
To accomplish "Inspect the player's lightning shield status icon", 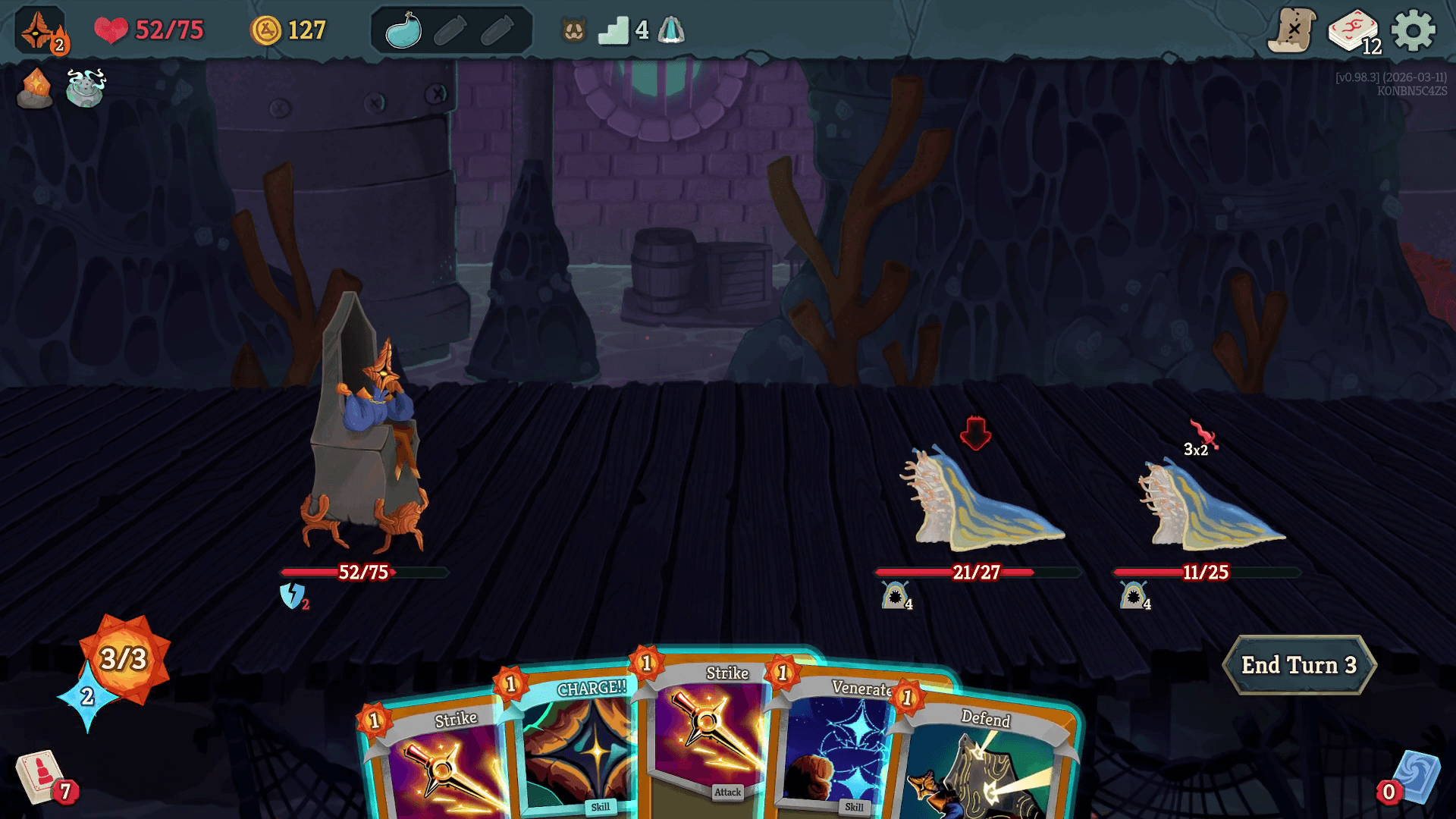I will [x=292, y=596].
